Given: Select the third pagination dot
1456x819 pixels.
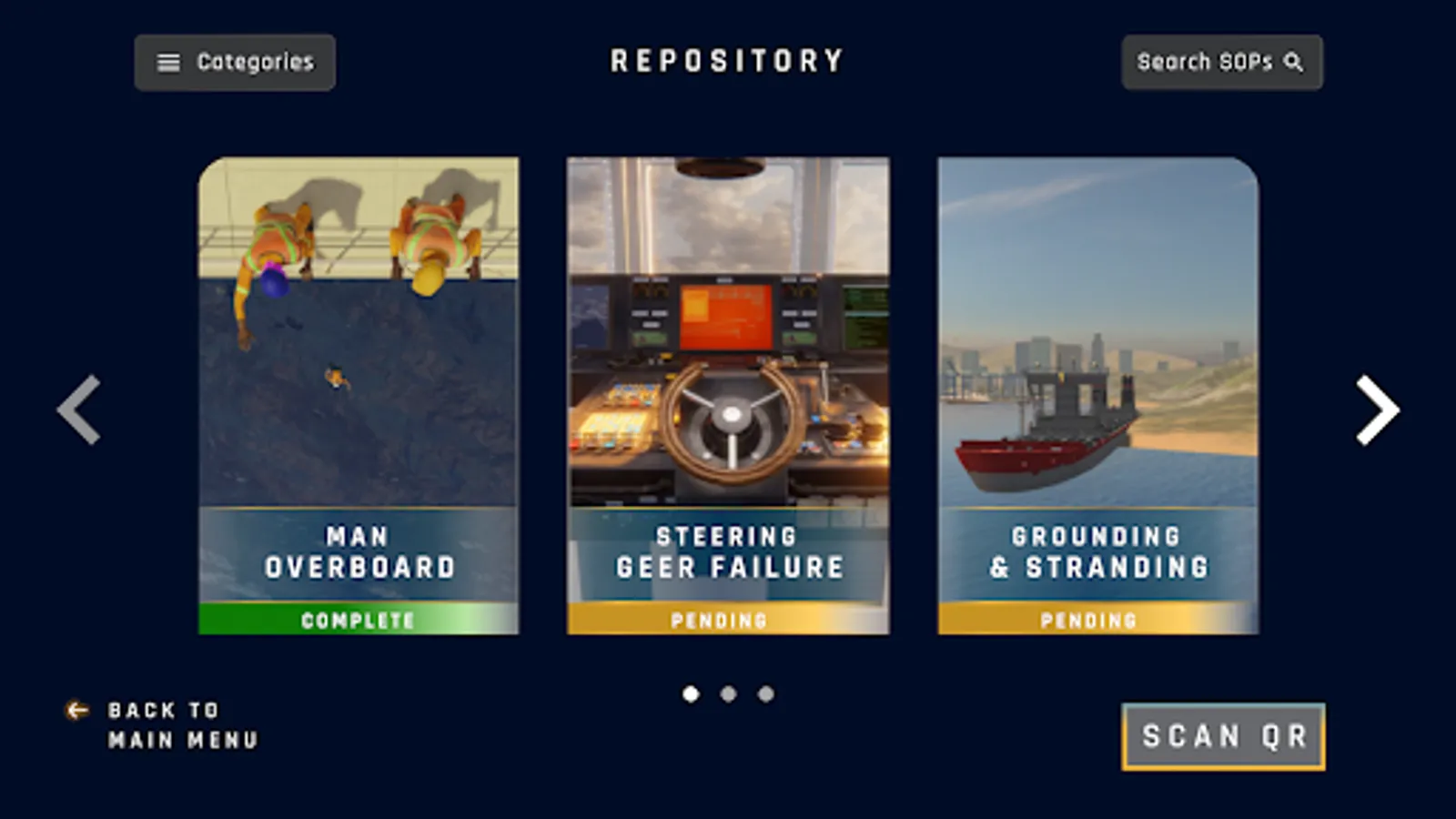Looking at the screenshot, I should click(764, 694).
